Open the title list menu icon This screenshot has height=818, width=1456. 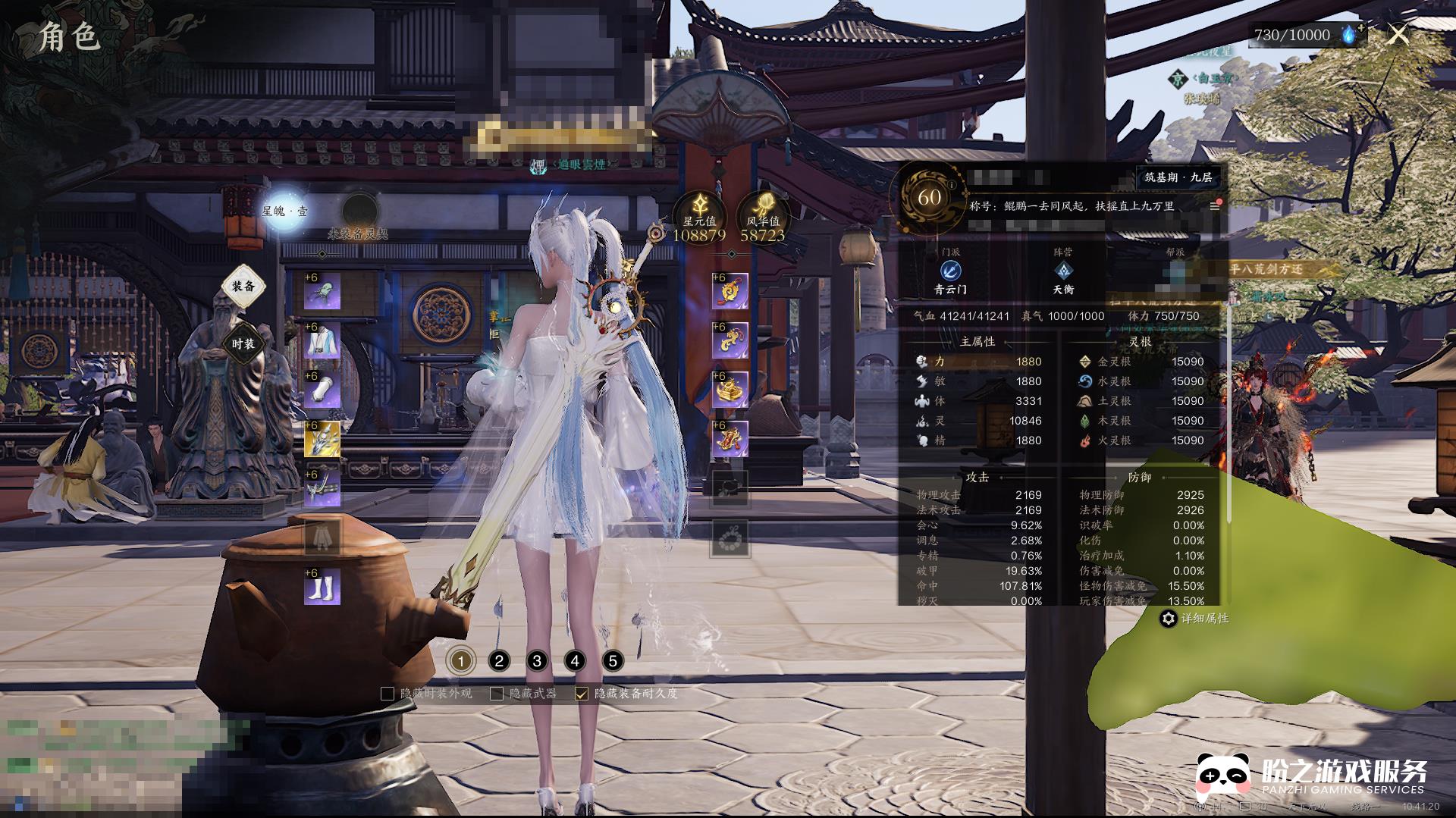pyautogui.click(x=1214, y=206)
